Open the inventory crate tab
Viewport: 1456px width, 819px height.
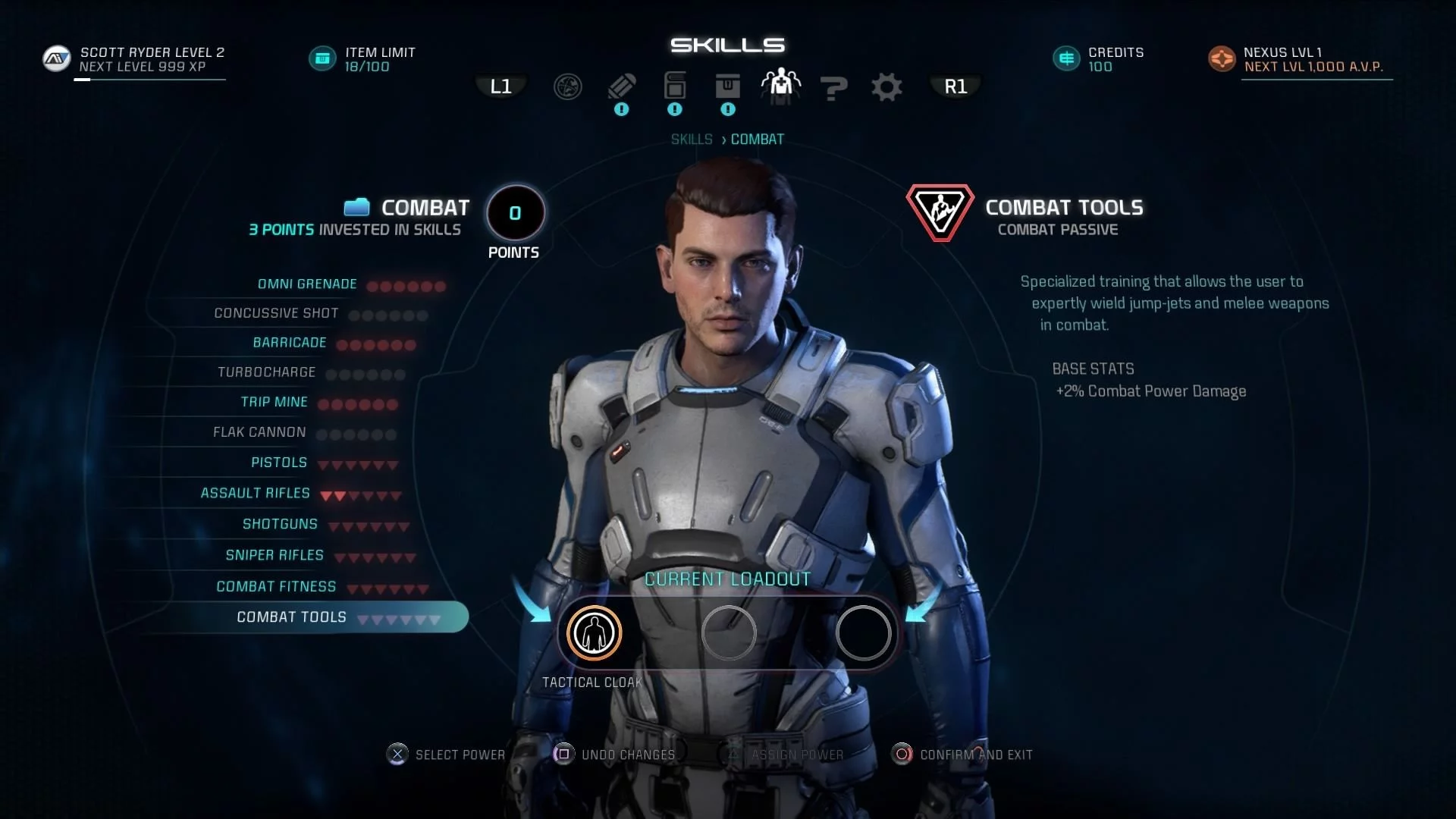(x=727, y=86)
